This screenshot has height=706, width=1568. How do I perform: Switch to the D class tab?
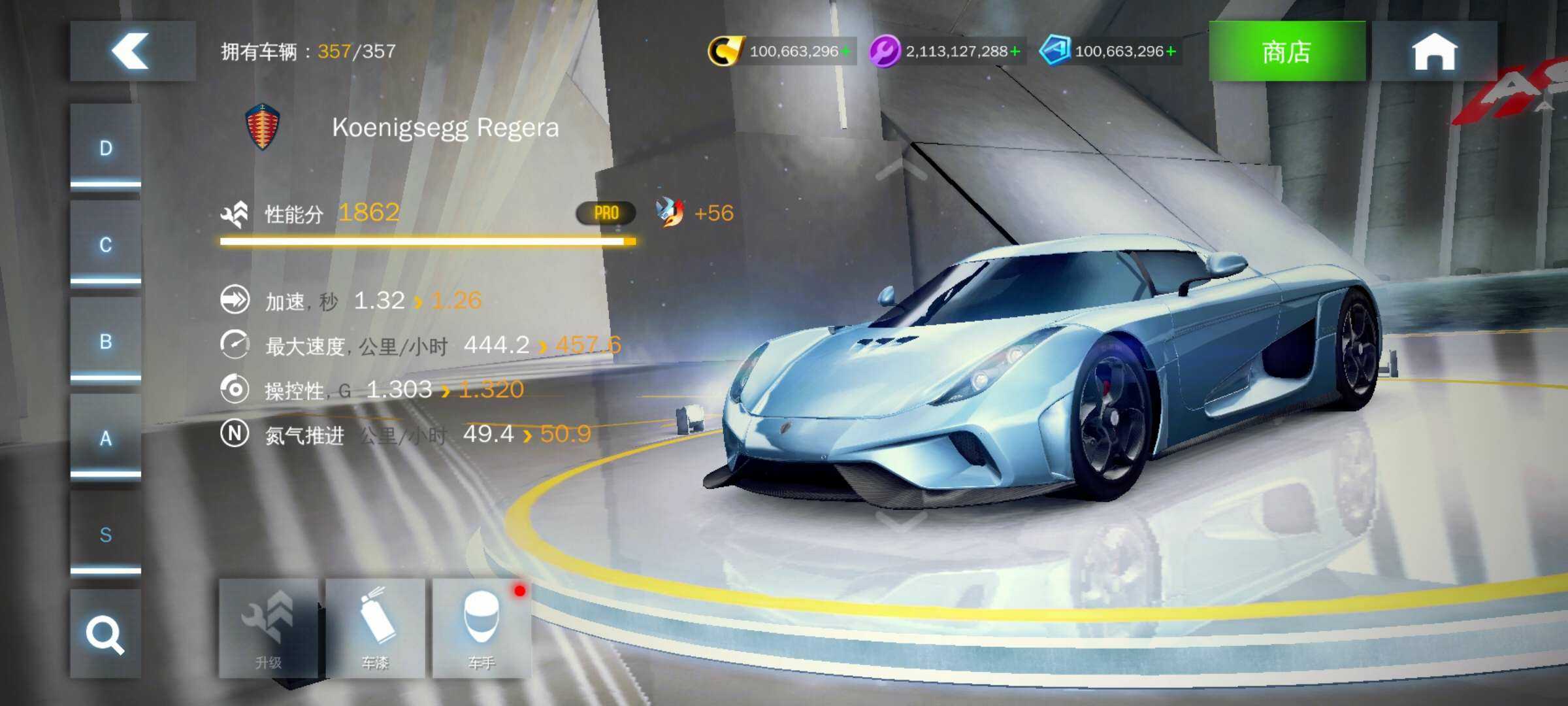[x=106, y=148]
